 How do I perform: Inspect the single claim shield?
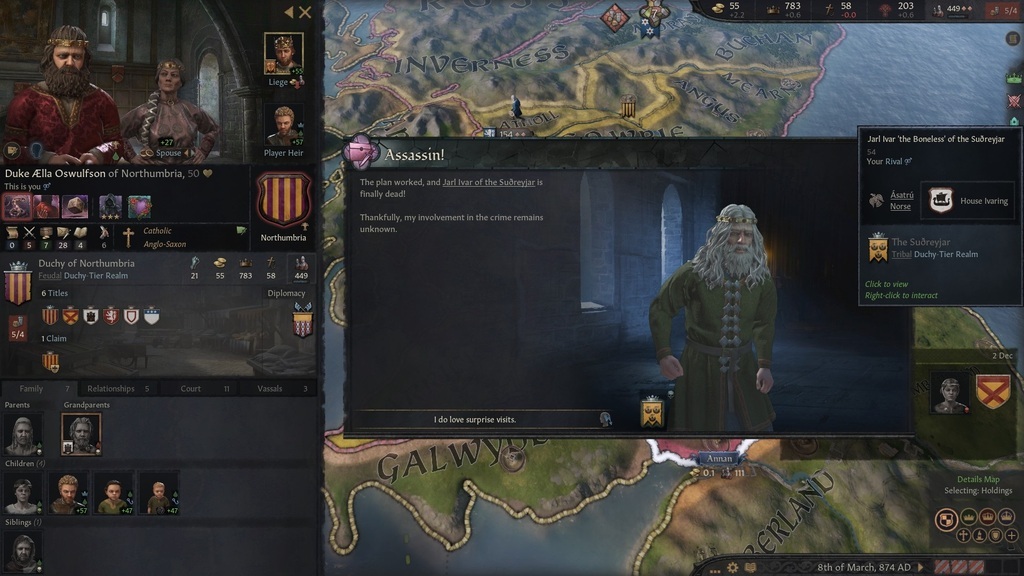(50, 360)
